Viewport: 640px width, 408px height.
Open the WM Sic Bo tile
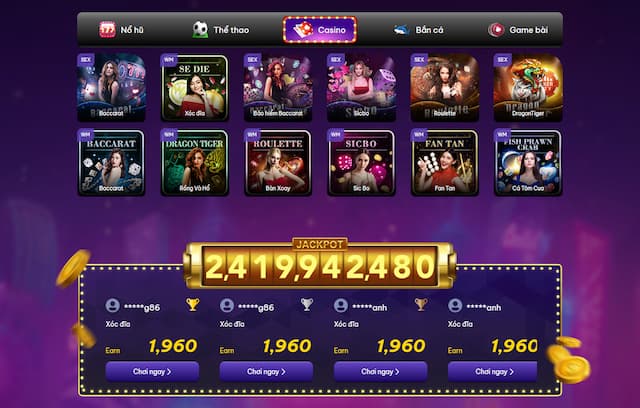[x=361, y=162]
